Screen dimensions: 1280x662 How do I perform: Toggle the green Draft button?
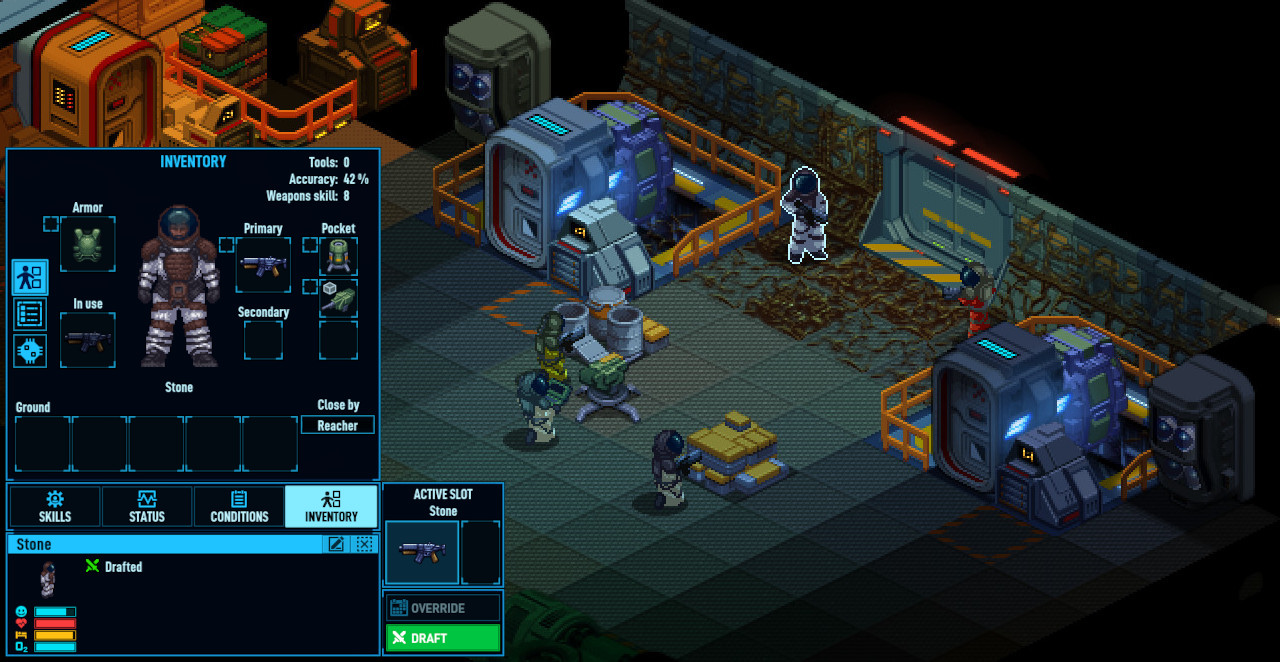(443, 638)
